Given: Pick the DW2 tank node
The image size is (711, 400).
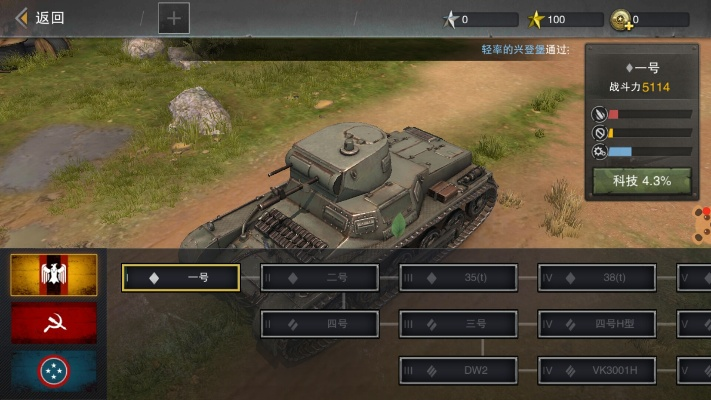Looking at the screenshot, I should pyautogui.click(x=459, y=371).
